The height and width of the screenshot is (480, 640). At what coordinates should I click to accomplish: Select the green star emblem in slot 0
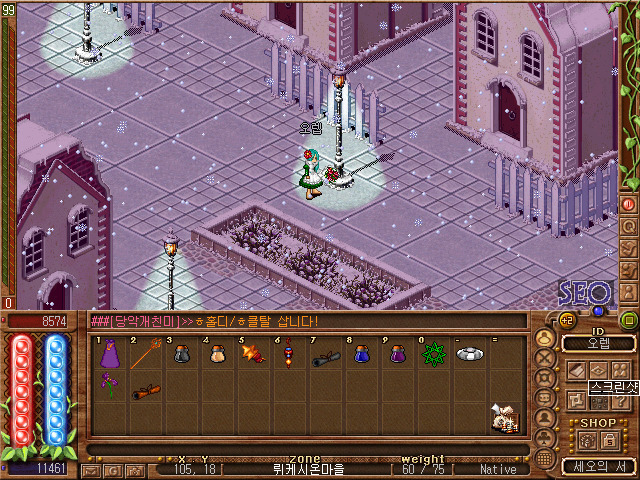click(431, 355)
